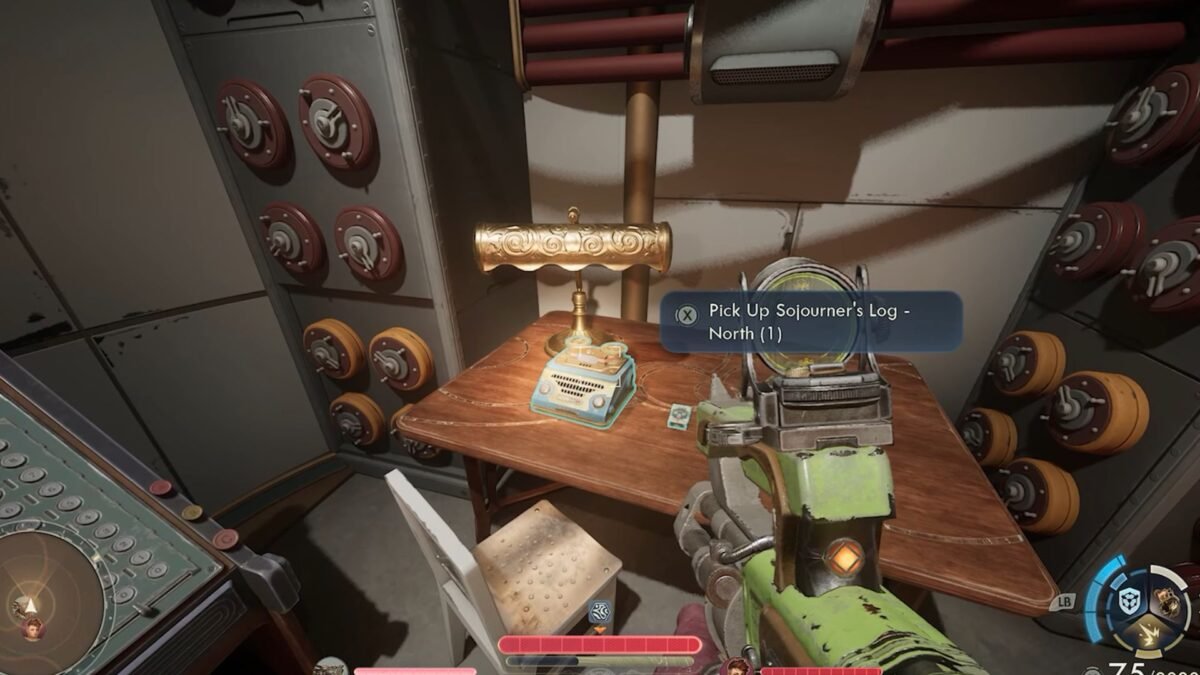This screenshot has width=1200, height=675.
Task: Select the Pick Up Sojourner's Log prompt
Action: pyautogui.click(x=810, y=321)
